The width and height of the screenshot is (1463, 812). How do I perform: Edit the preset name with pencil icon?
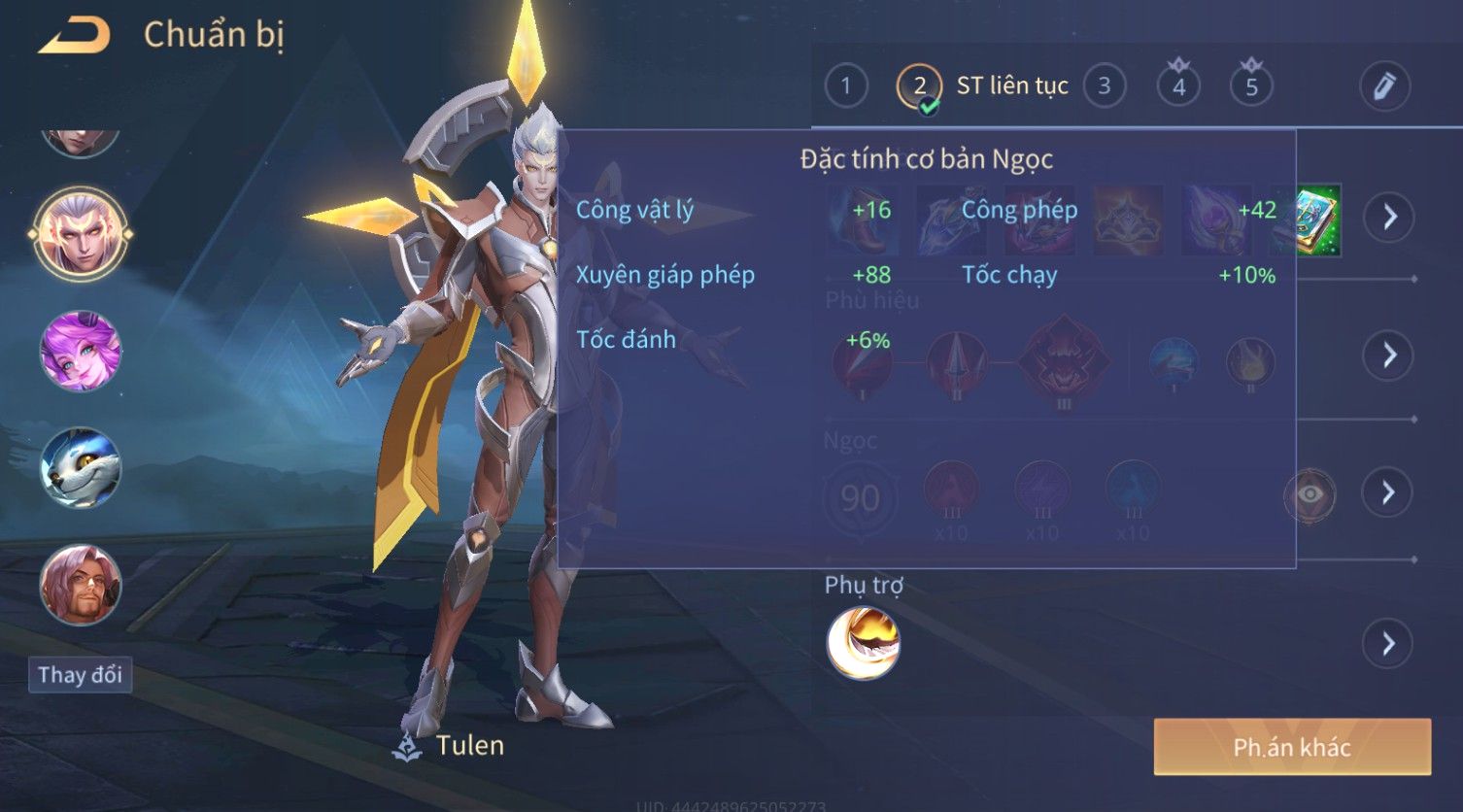point(1384,86)
